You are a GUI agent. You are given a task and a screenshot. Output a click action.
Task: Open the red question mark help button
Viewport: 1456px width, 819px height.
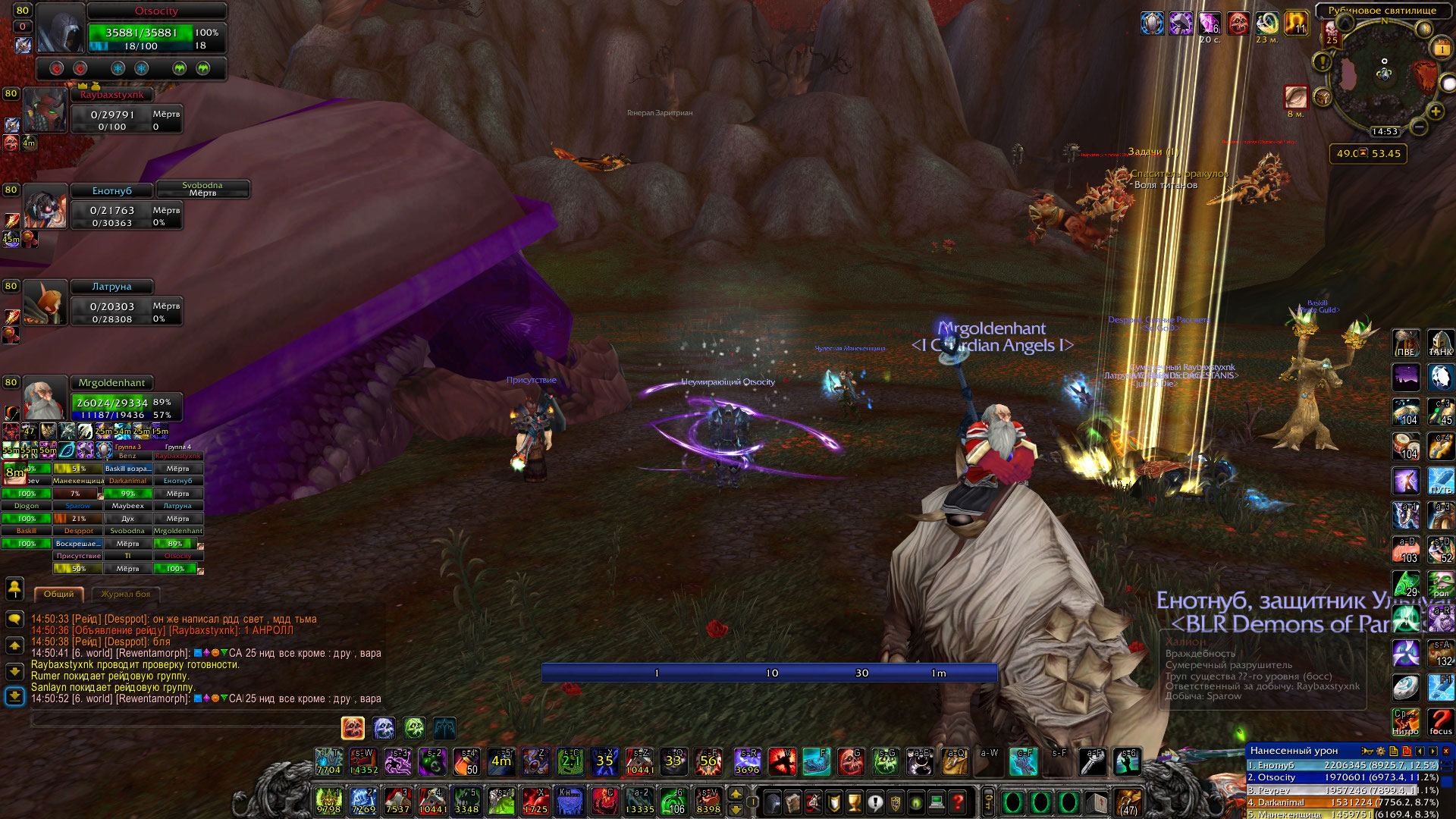coord(958,802)
